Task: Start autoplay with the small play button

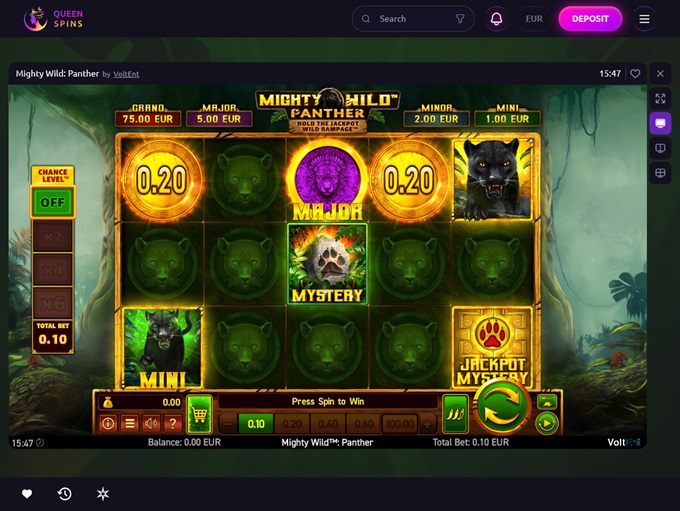Action: pos(546,423)
